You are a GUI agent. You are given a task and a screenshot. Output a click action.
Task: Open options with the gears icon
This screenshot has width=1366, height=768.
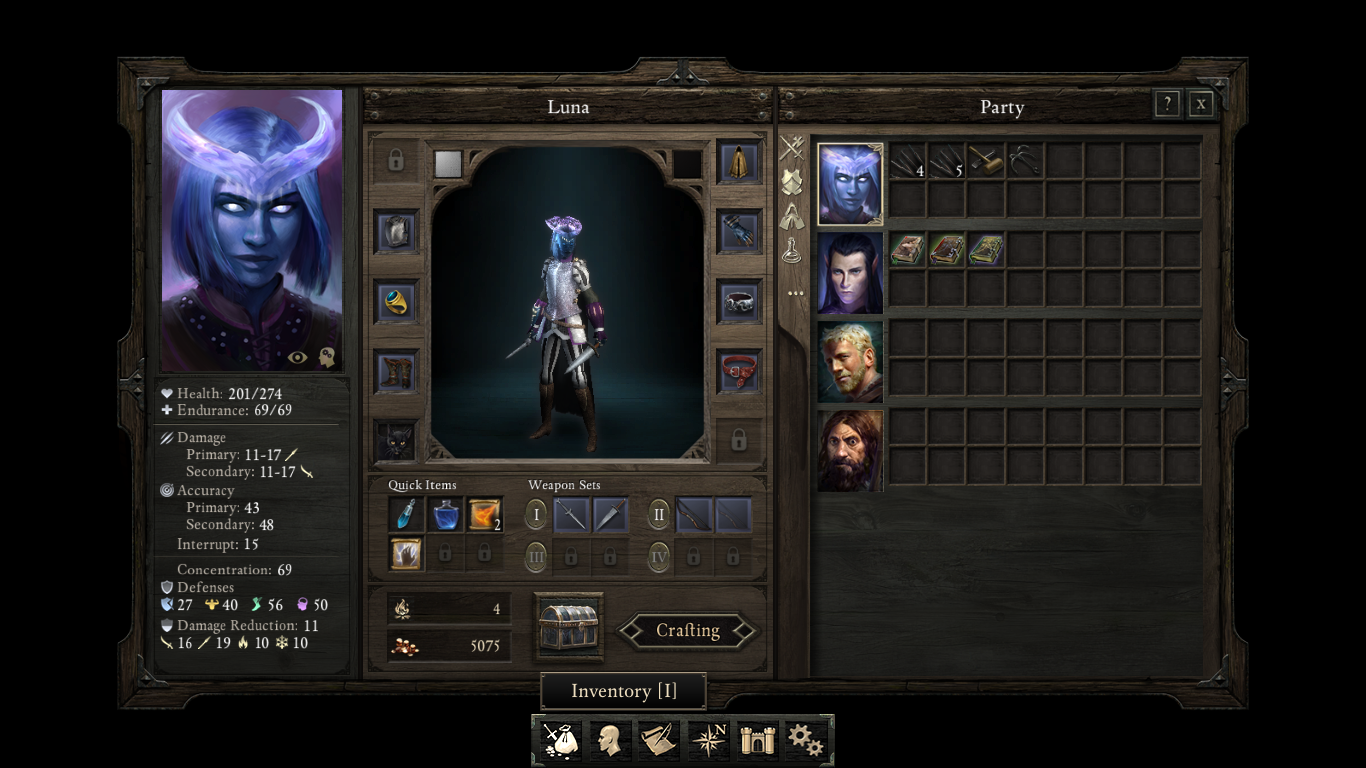click(806, 740)
